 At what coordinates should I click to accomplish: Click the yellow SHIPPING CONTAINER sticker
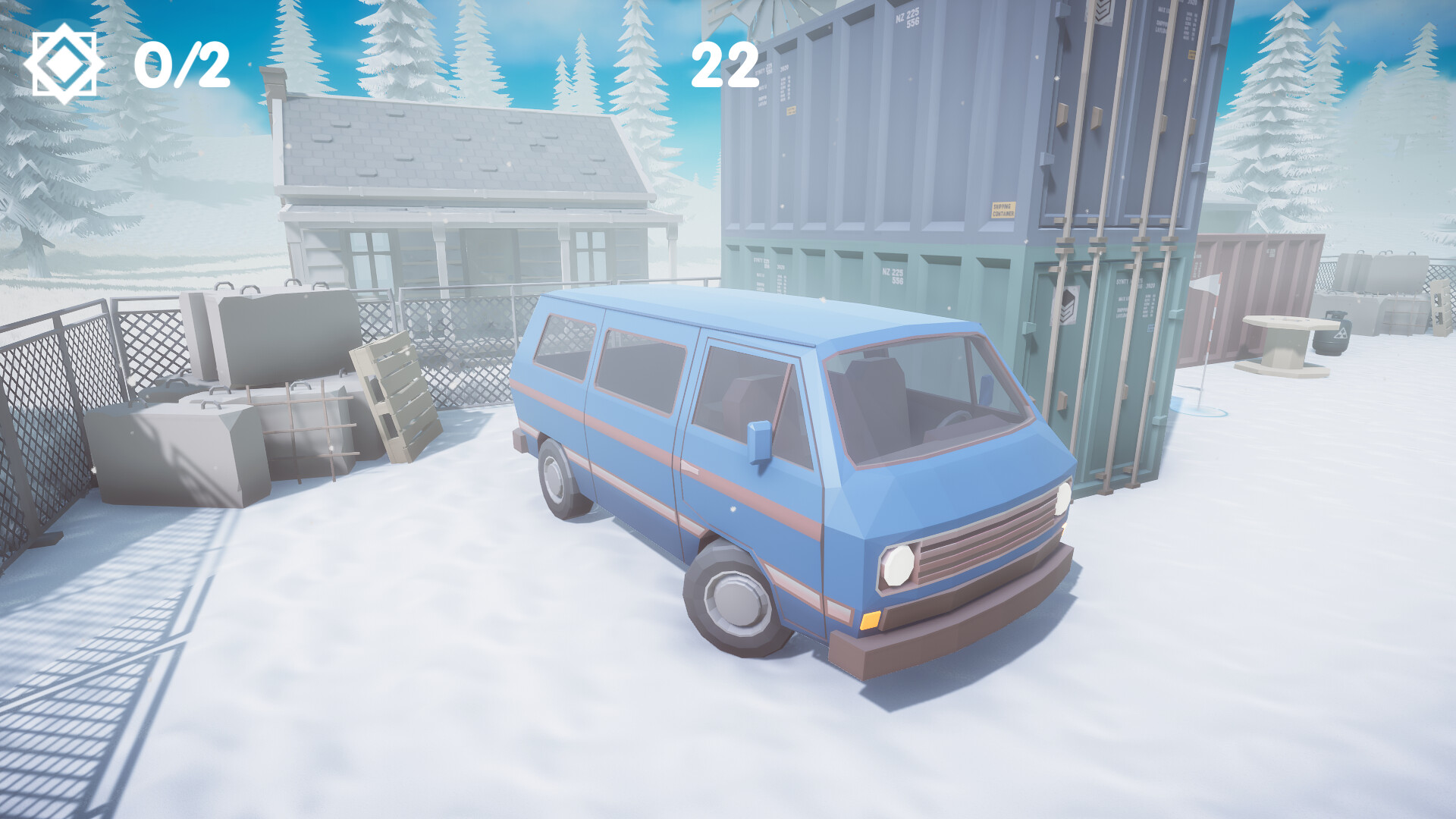(x=1003, y=209)
